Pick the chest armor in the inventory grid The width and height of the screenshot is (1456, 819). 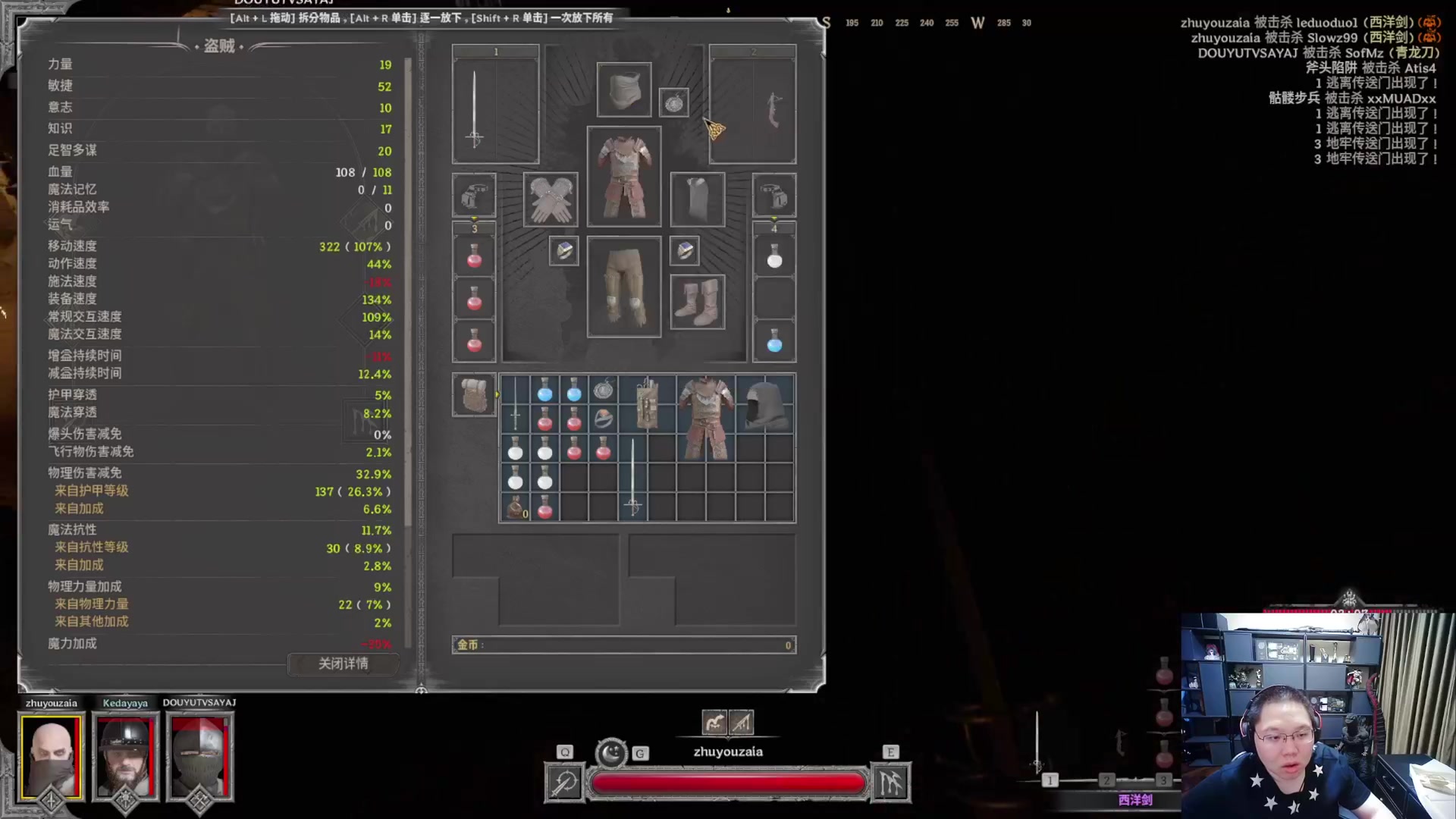705,418
